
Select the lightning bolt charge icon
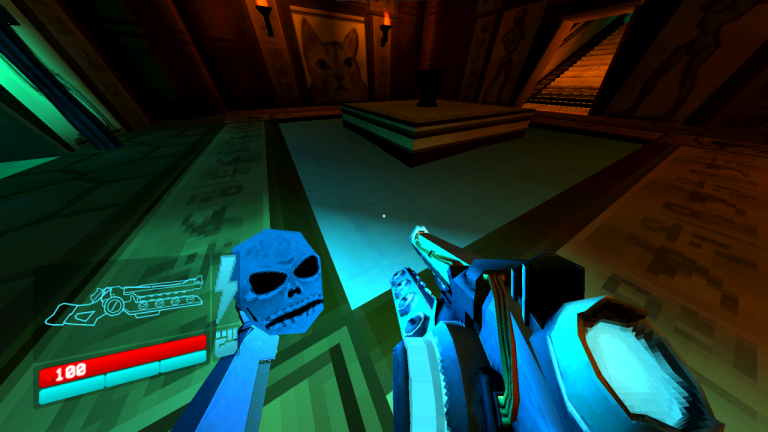click(x=225, y=279)
